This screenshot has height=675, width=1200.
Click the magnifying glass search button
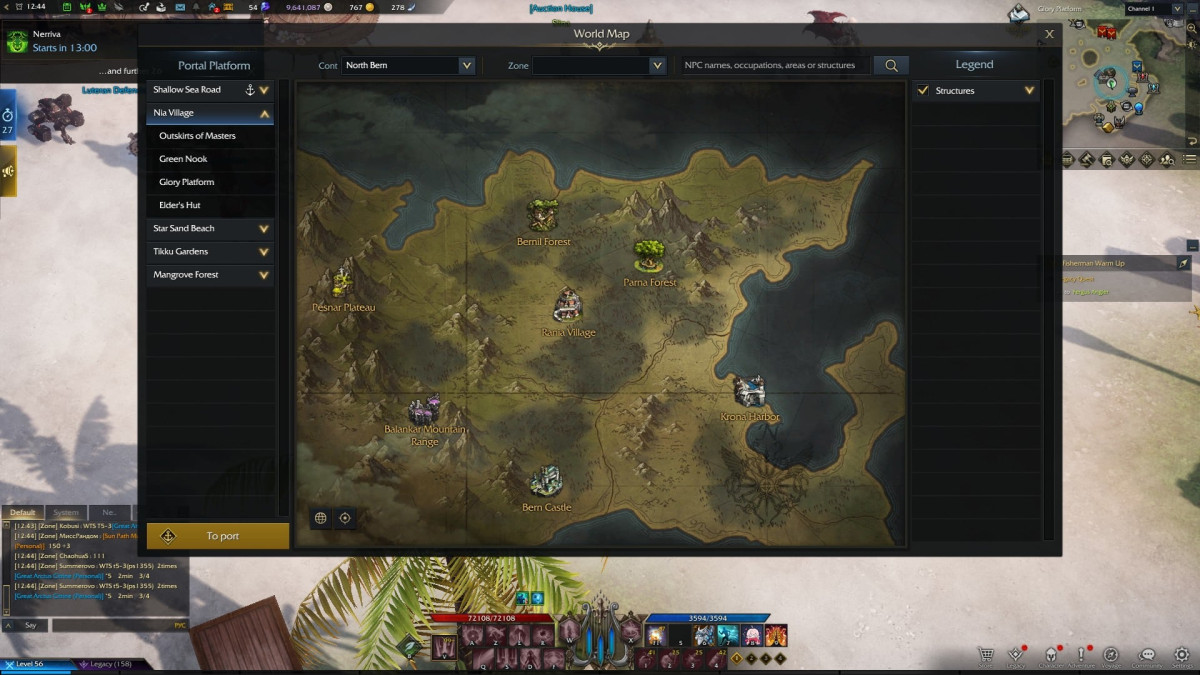(890, 65)
